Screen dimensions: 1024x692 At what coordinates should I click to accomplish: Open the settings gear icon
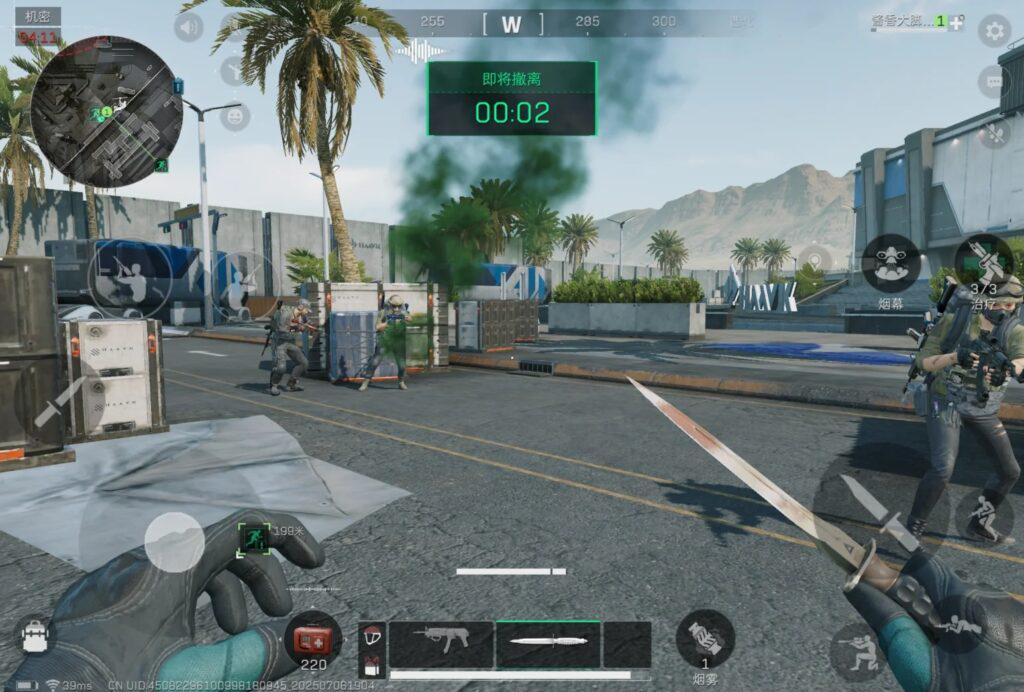pos(993,31)
